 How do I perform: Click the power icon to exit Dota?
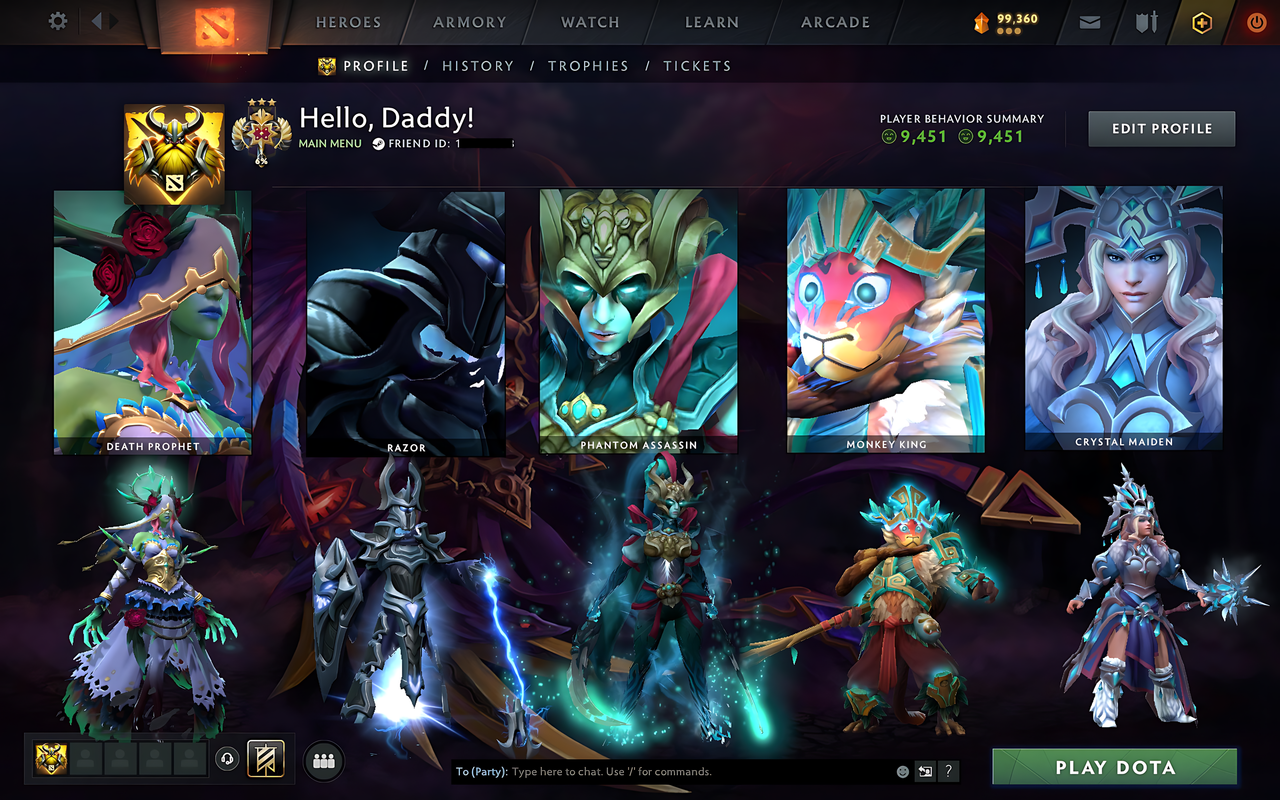coord(1256,20)
